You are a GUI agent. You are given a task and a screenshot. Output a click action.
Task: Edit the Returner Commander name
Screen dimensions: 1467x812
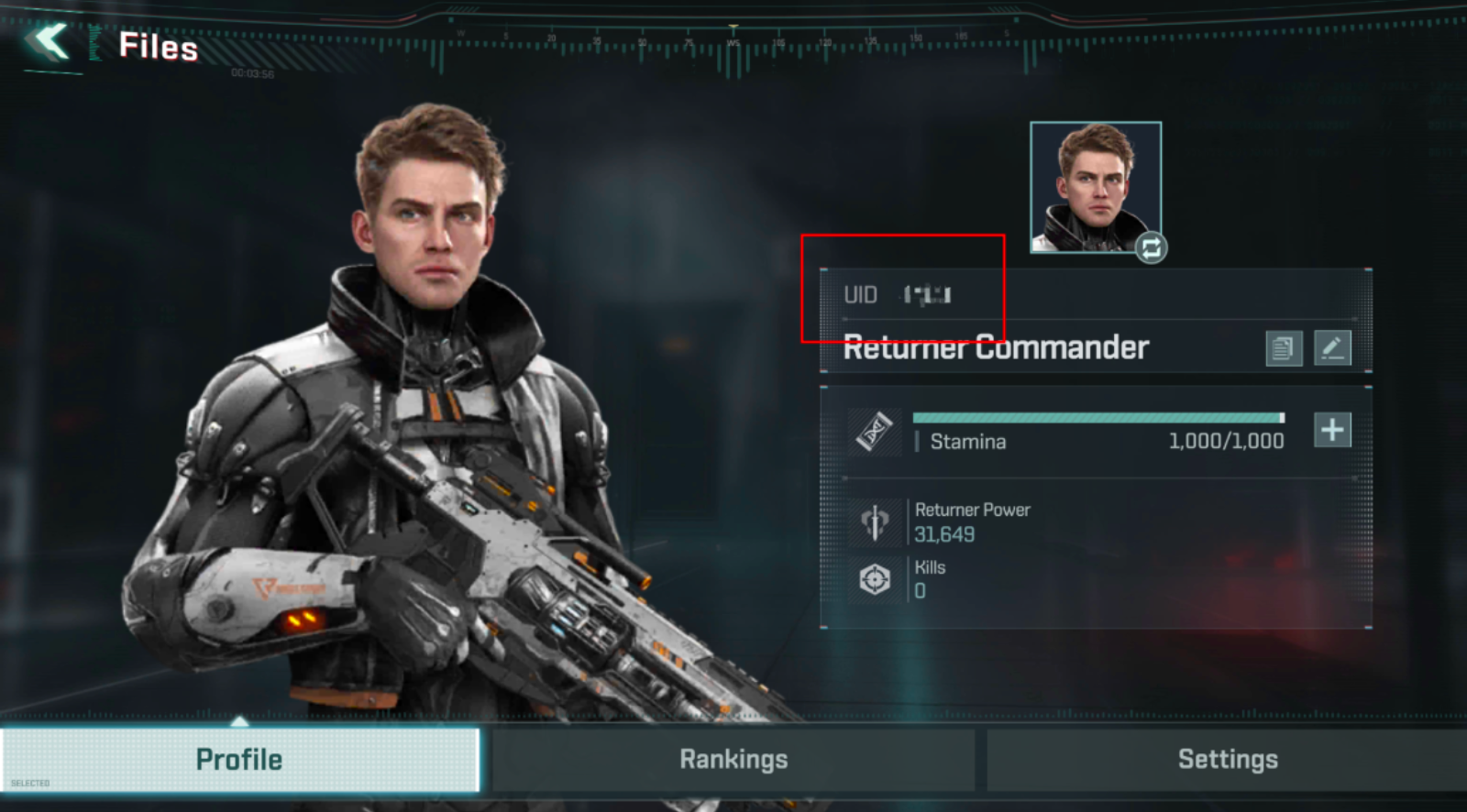pos(1332,348)
